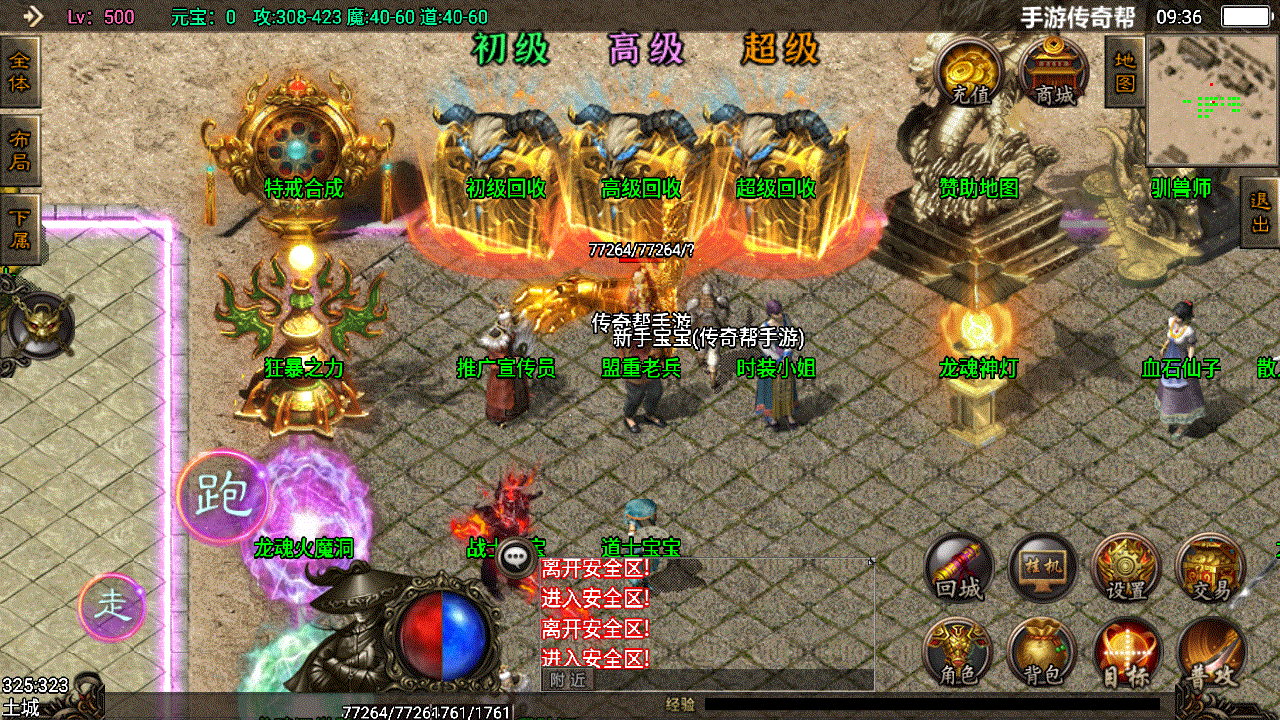Click the 退出 exit button

point(1259,212)
